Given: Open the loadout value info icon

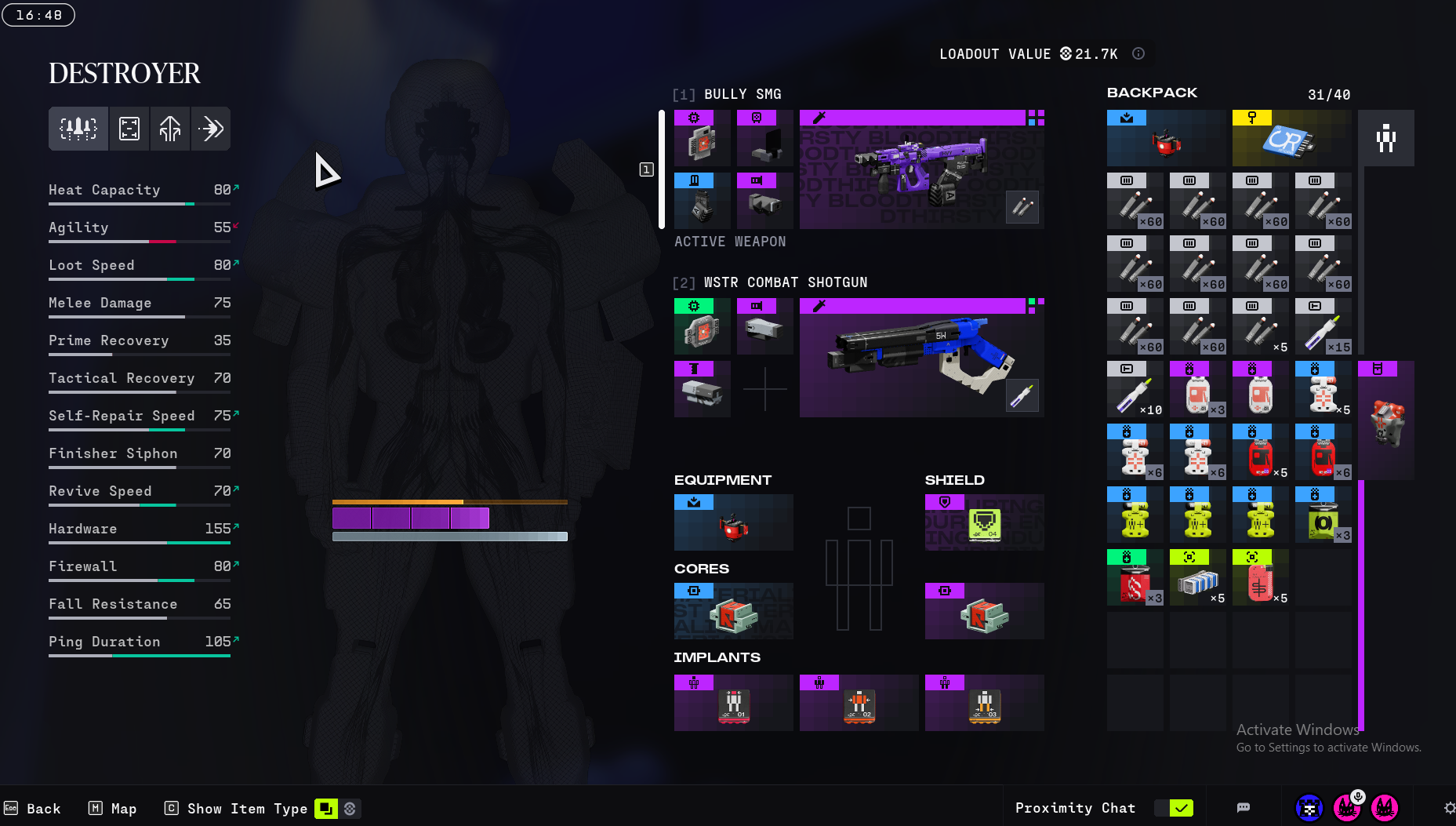Looking at the screenshot, I should coord(1138,53).
